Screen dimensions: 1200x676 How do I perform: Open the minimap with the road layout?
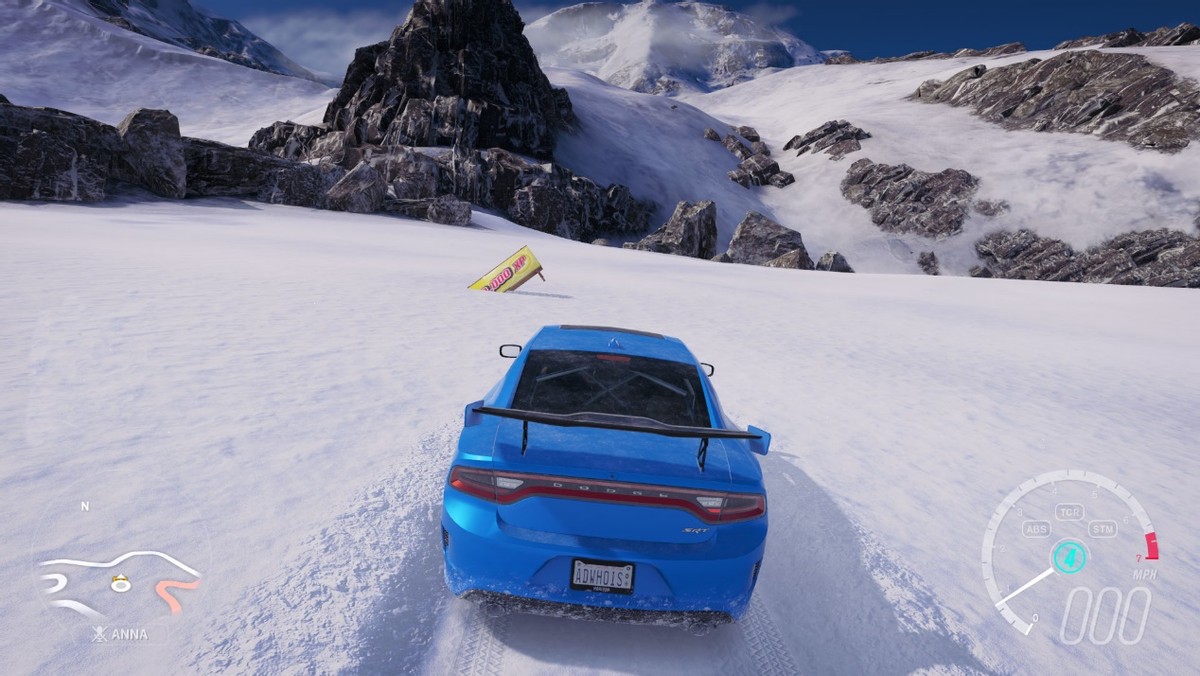tap(118, 580)
